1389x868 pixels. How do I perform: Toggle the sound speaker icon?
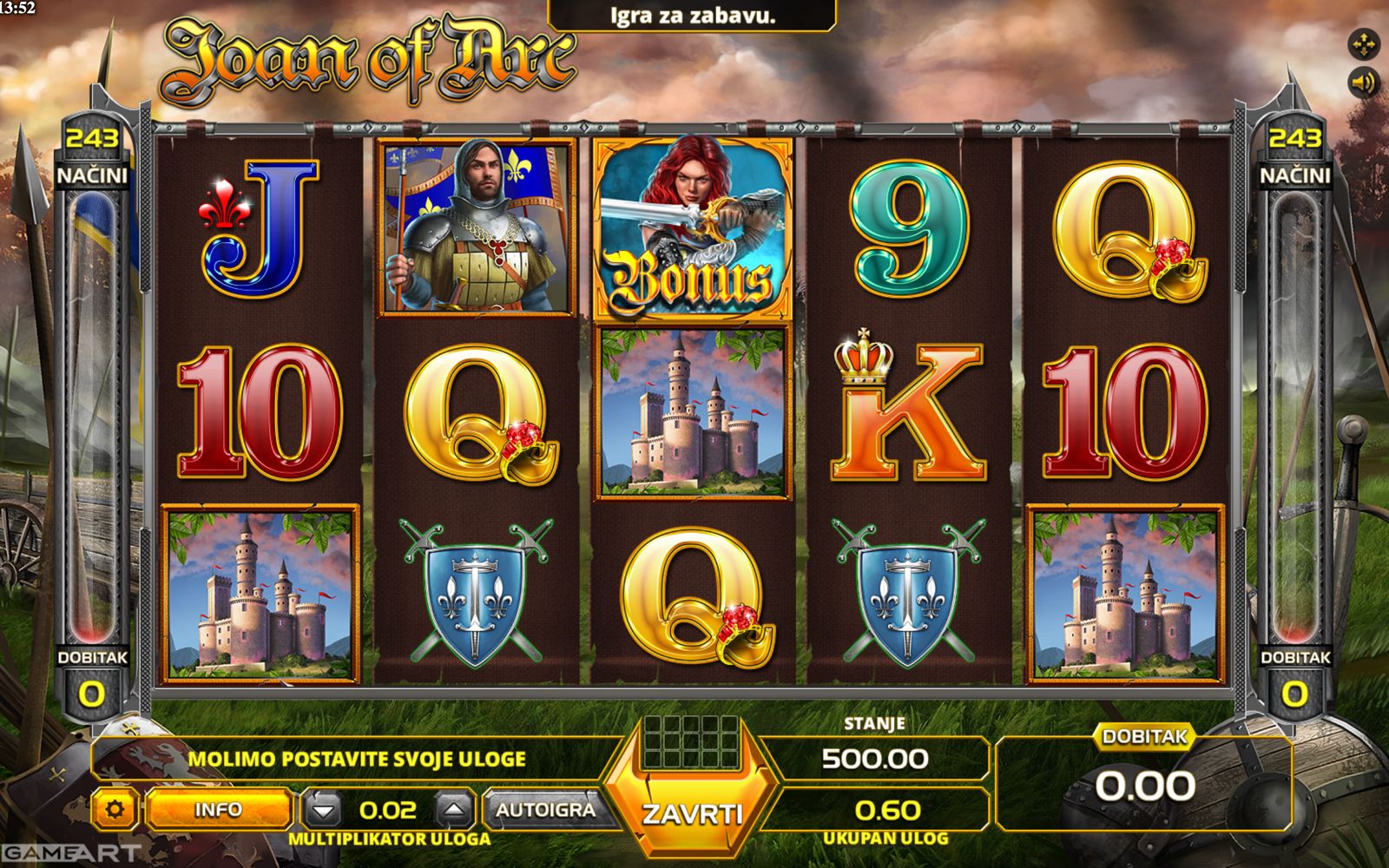1363,83
